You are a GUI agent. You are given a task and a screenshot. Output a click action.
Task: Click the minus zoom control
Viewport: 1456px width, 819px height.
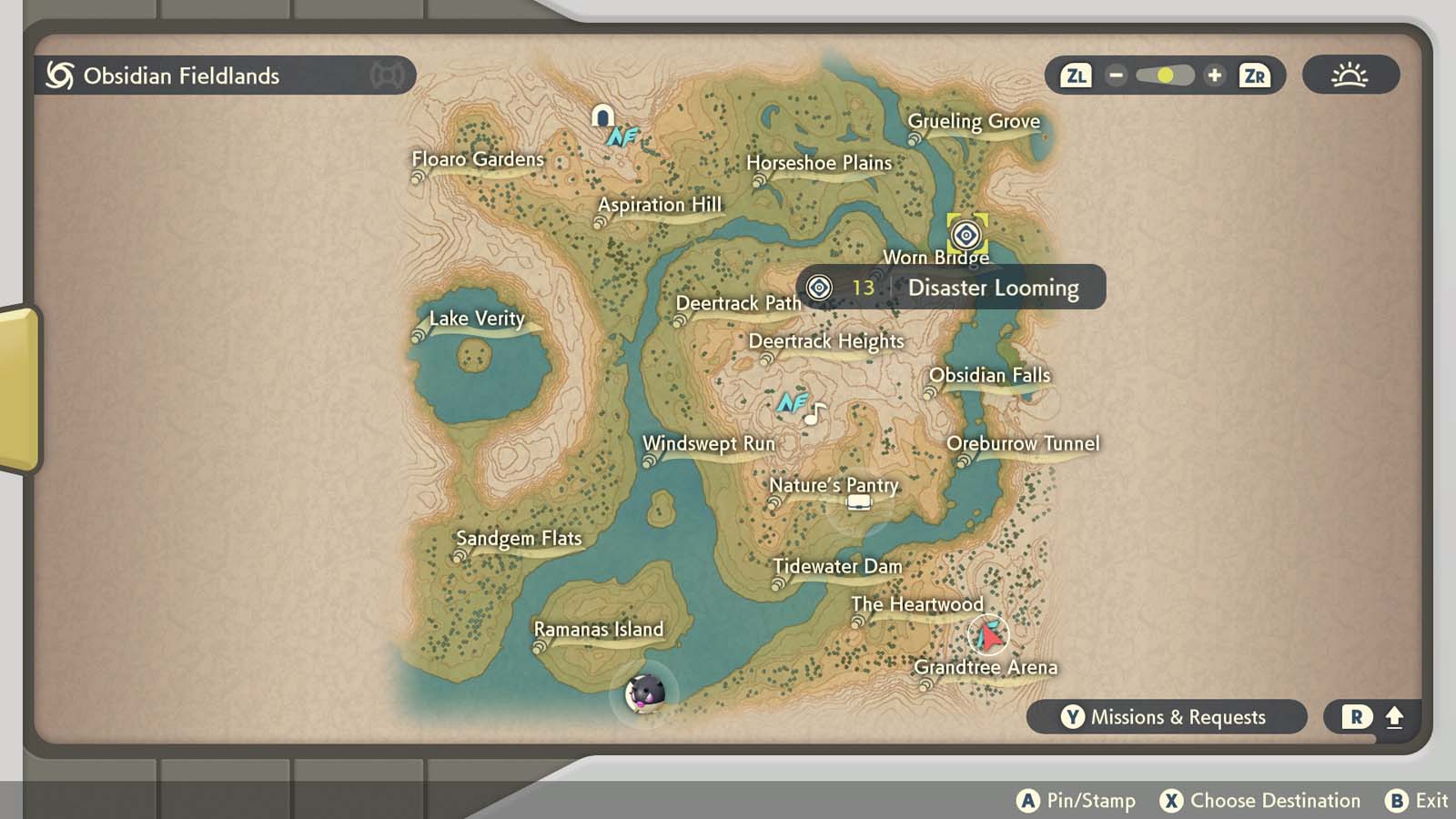pyautogui.click(x=1115, y=76)
